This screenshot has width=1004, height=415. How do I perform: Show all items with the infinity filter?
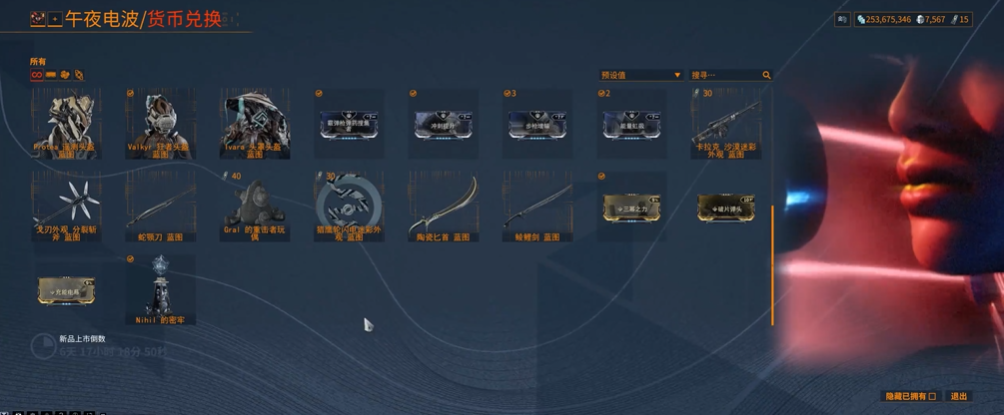36,74
